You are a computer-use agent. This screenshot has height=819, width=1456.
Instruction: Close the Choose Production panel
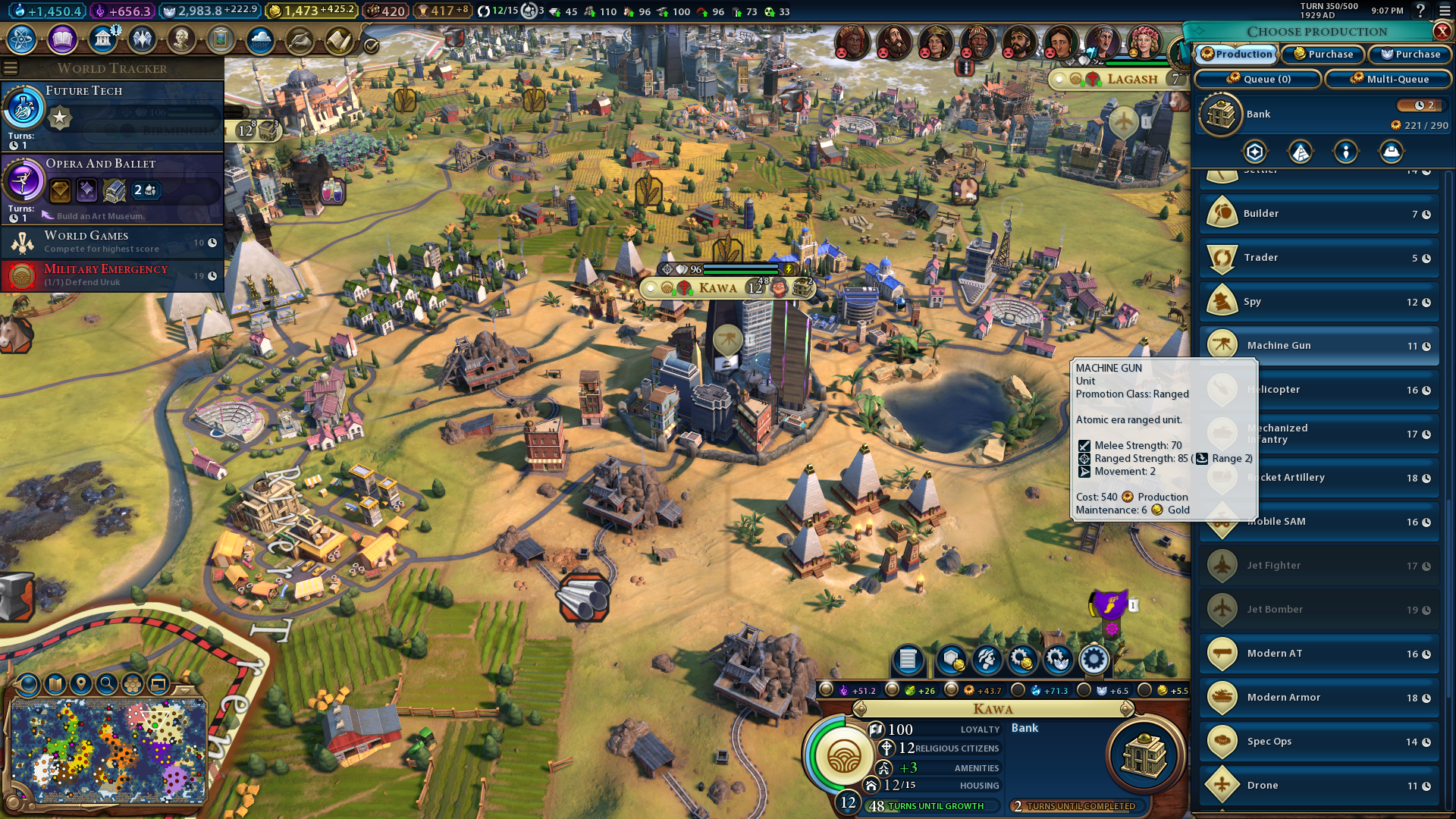coord(1442,31)
